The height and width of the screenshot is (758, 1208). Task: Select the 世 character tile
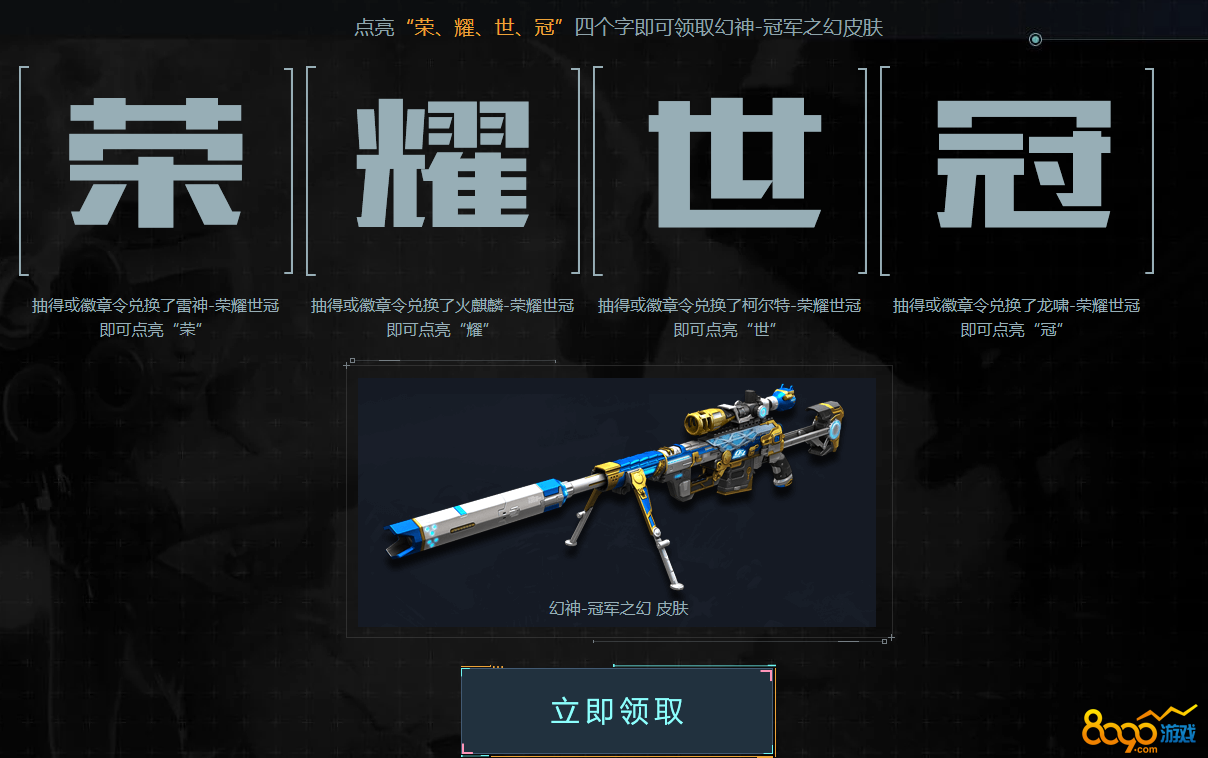coord(731,165)
